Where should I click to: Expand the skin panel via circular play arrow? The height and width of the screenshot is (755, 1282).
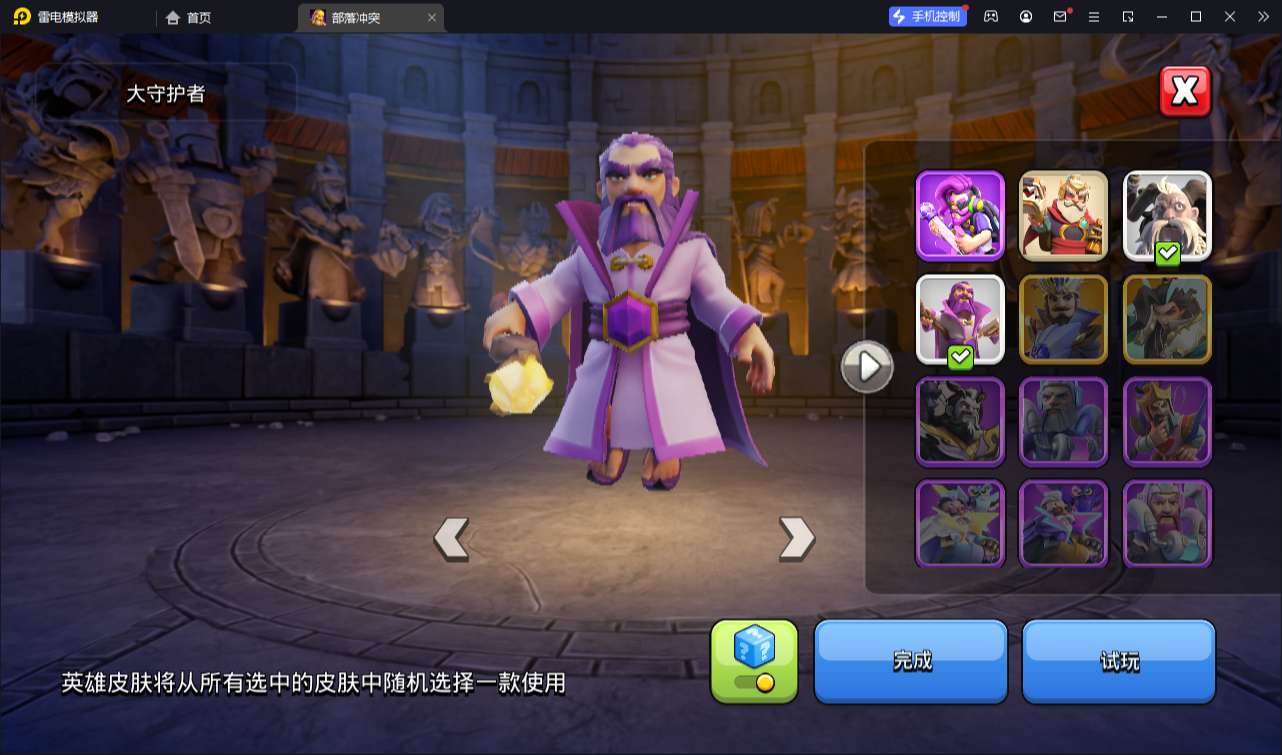pos(866,366)
